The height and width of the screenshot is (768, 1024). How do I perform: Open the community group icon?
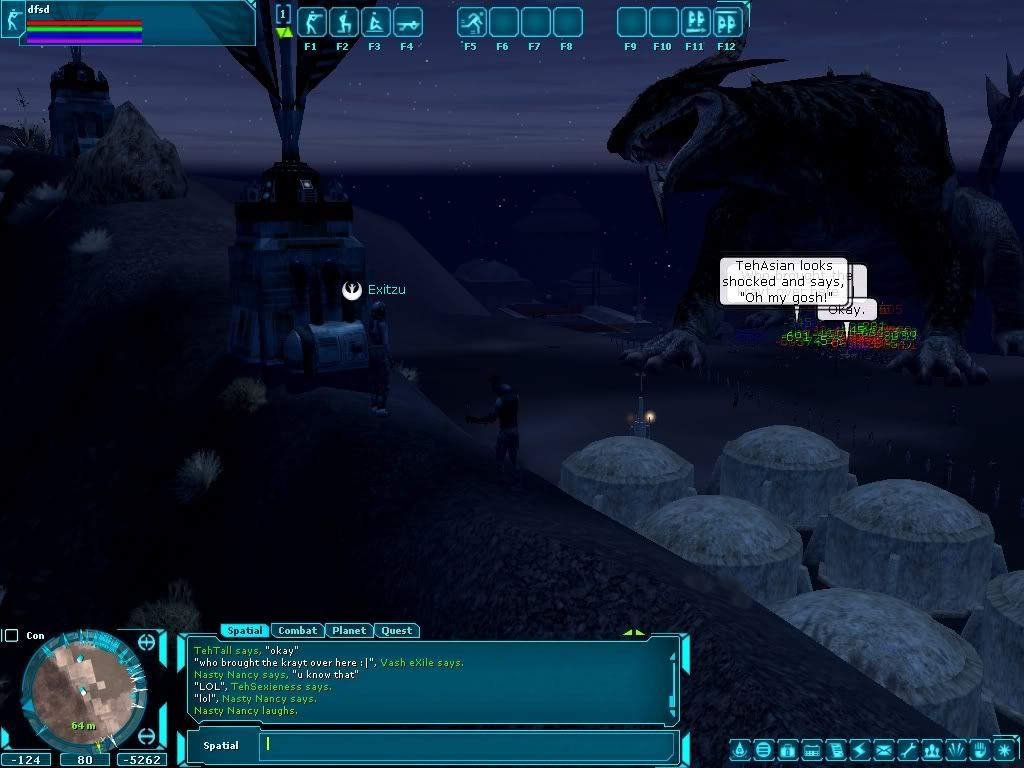[x=933, y=750]
